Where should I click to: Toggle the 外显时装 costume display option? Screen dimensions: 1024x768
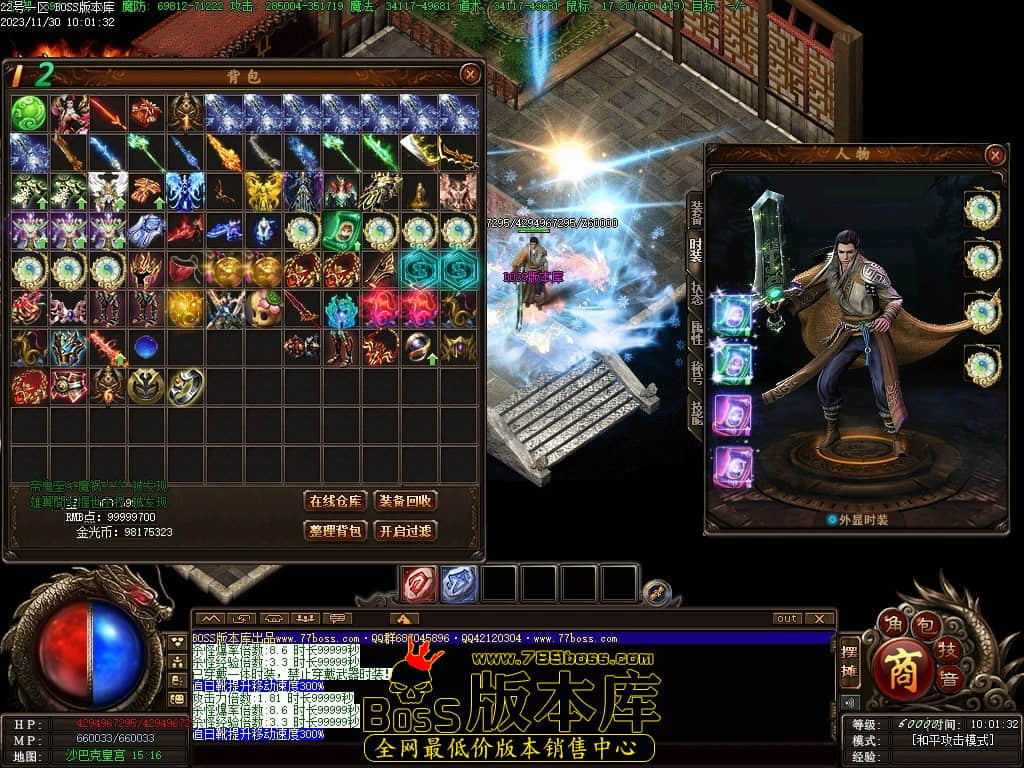[832, 520]
